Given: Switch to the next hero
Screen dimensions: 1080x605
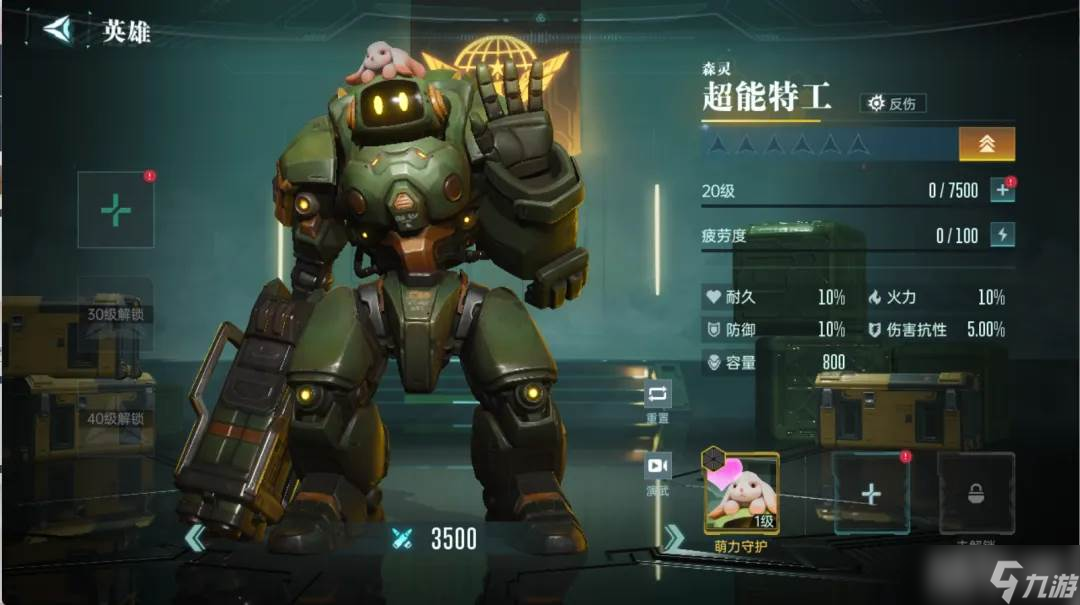Looking at the screenshot, I should (674, 538).
